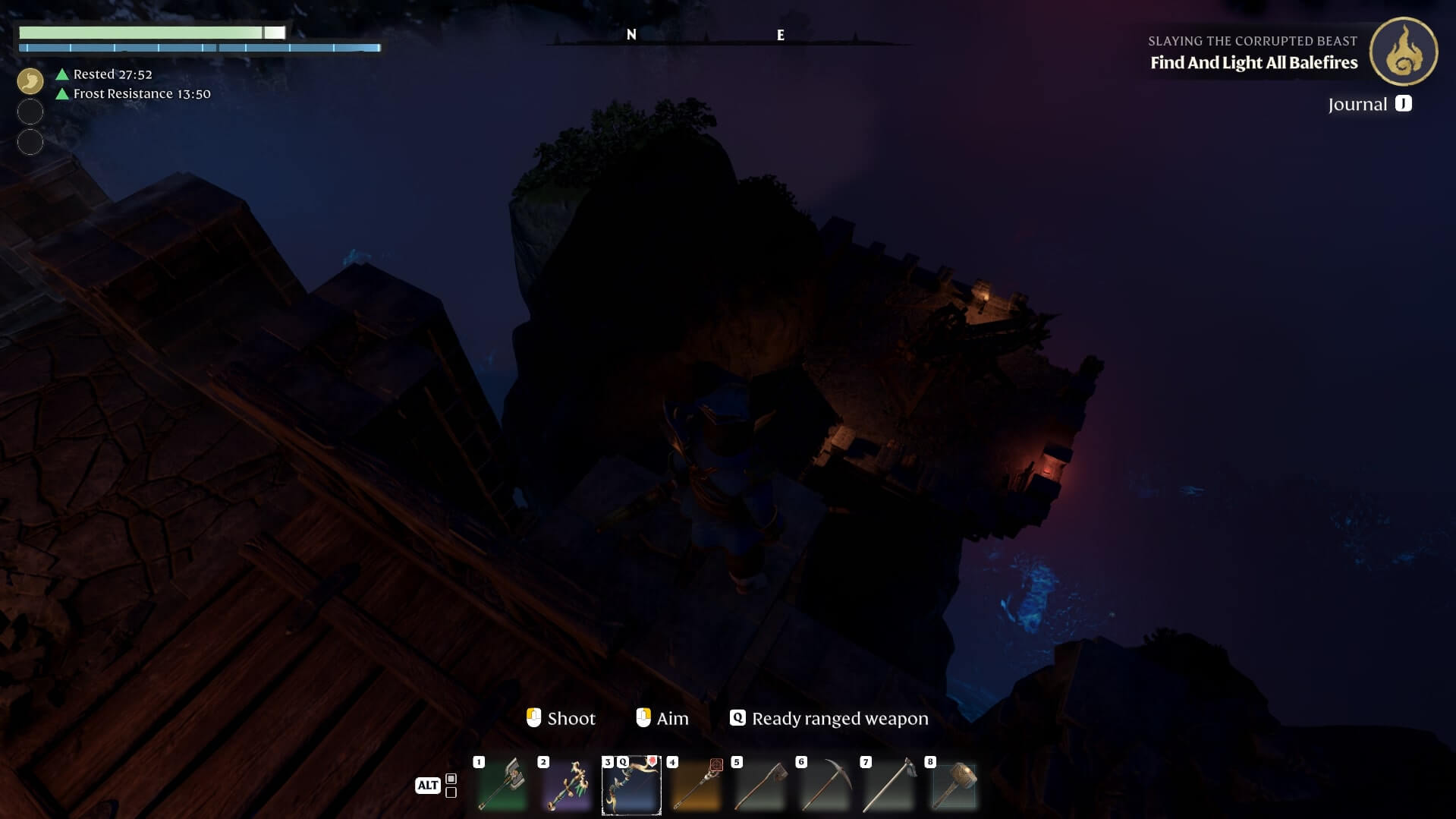Select the double-bladed battle axe in slot 1
This screenshot has height=819, width=1456.
click(x=502, y=785)
